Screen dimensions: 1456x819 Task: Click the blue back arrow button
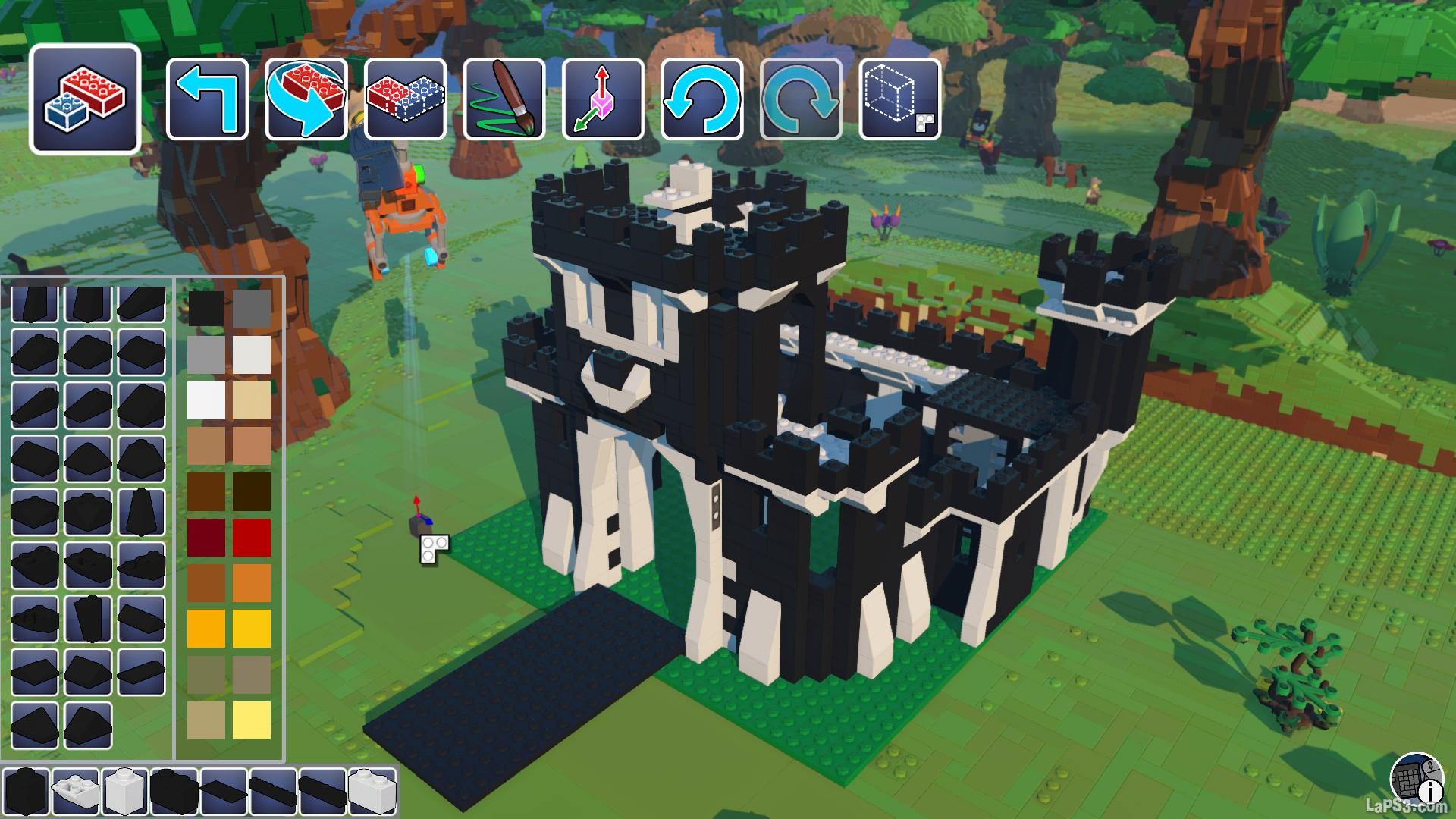pos(207,99)
